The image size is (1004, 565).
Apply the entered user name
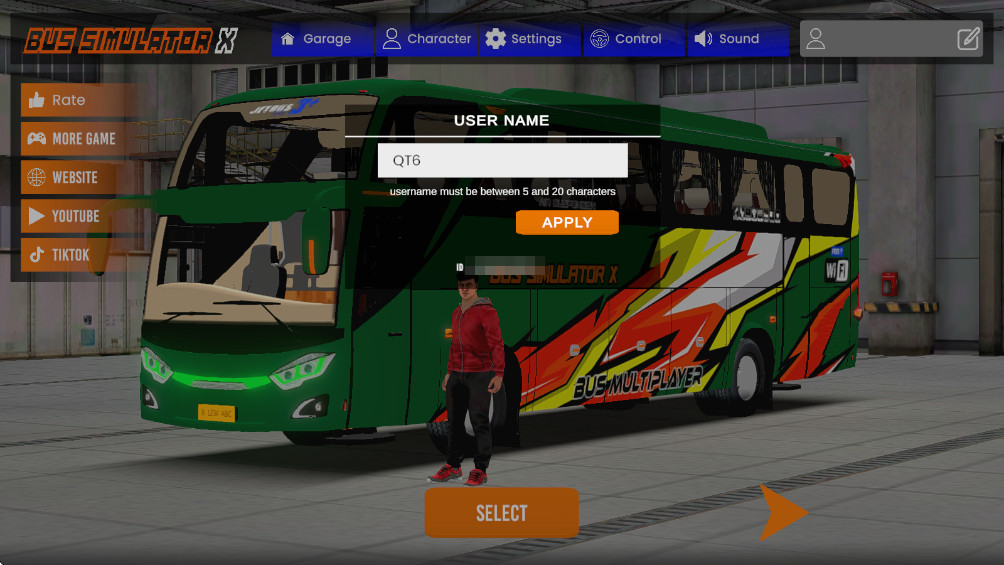pyautogui.click(x=567, y=222)
